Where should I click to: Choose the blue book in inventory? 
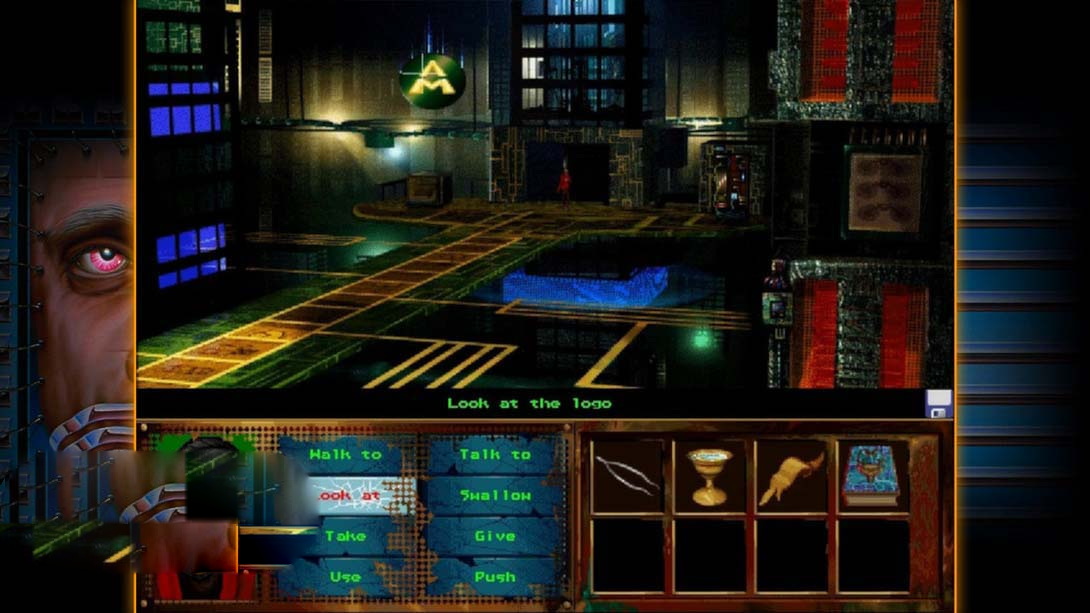pos(872,476)
